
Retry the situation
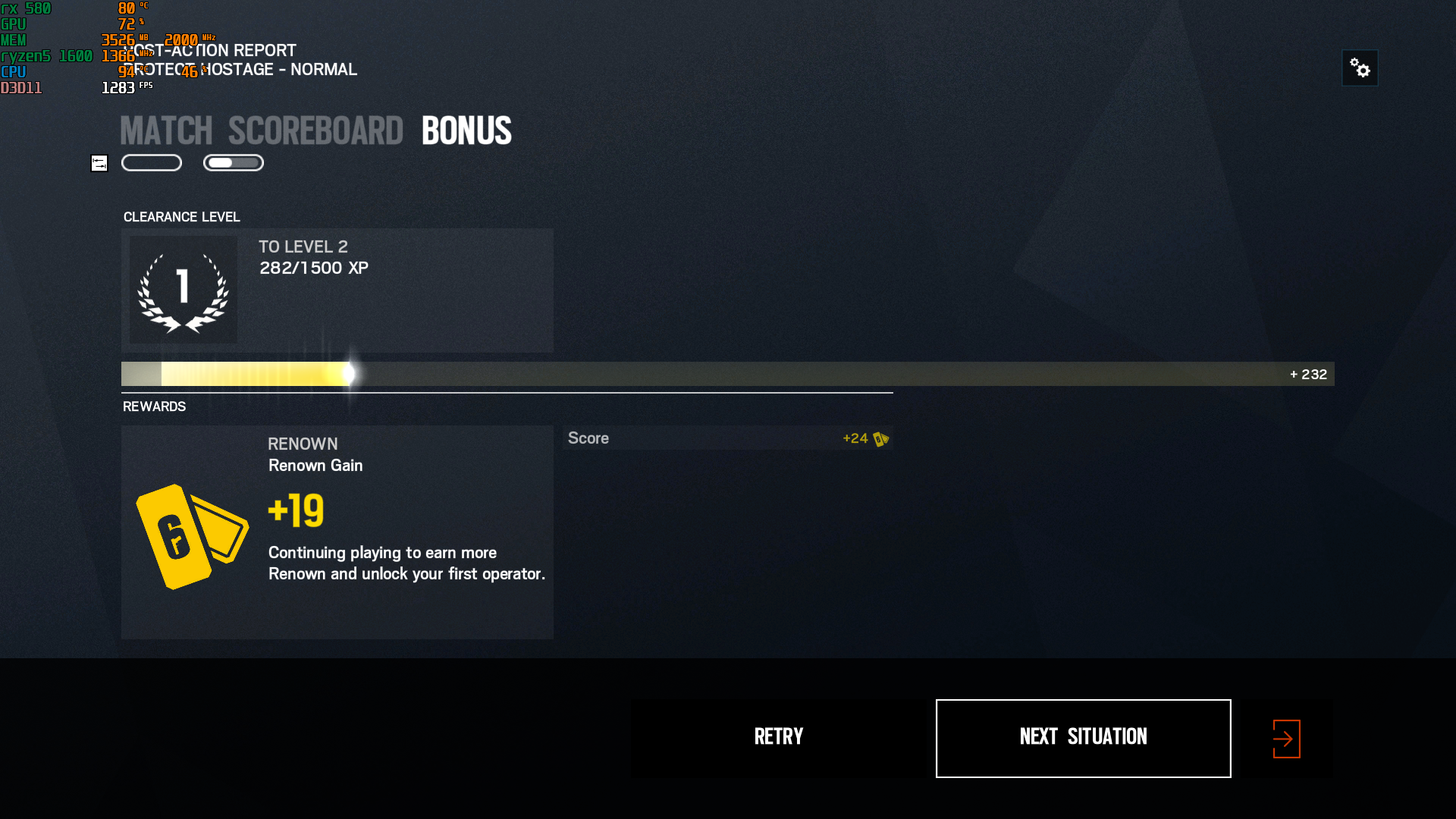click(779, 738)
